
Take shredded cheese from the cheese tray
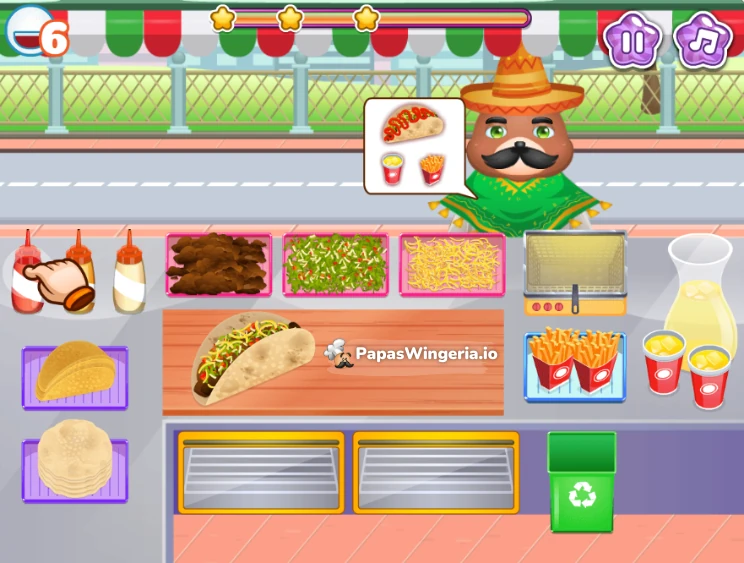(x=452, y=265)
